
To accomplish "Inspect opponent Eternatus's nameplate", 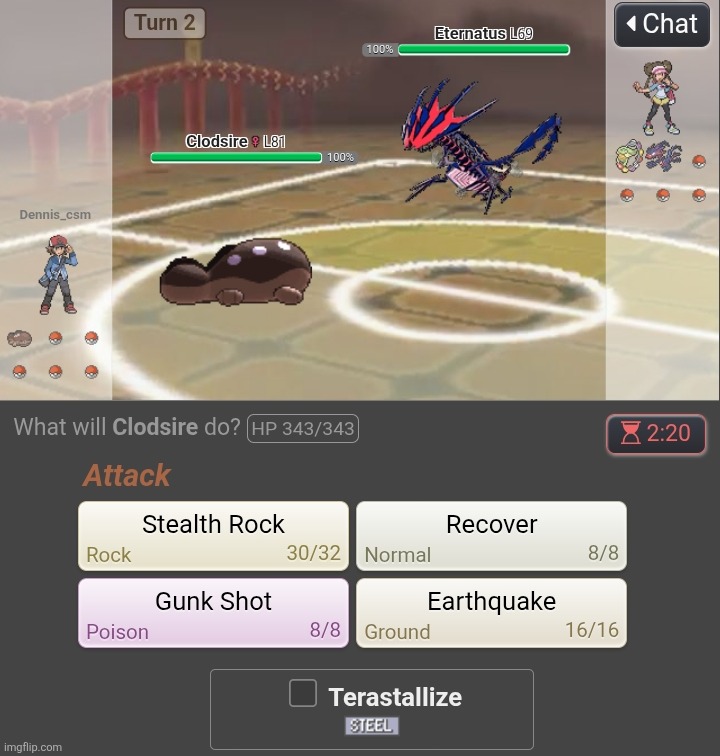I will point(483,33).
